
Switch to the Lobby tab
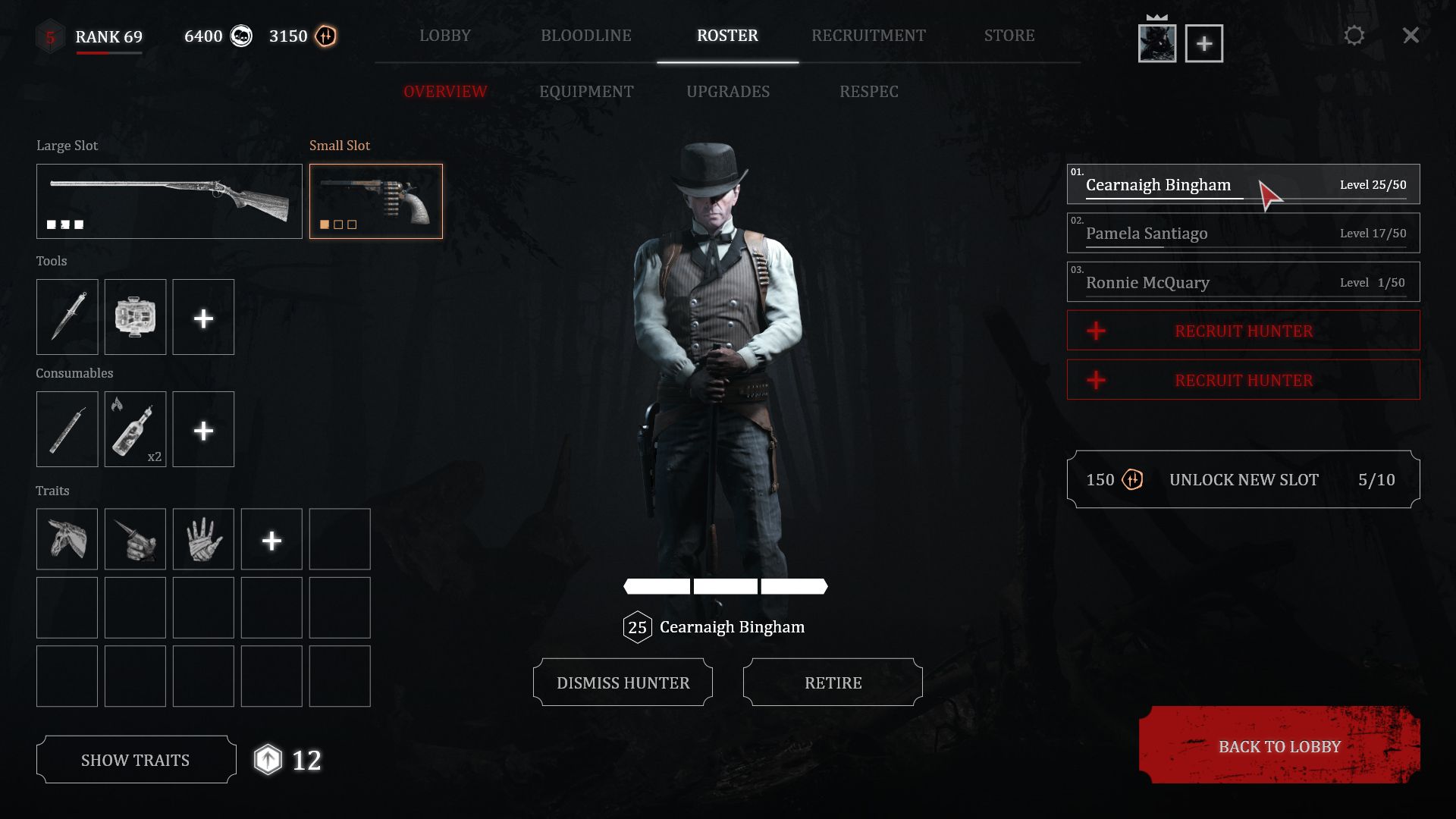(x=445, y=36)
